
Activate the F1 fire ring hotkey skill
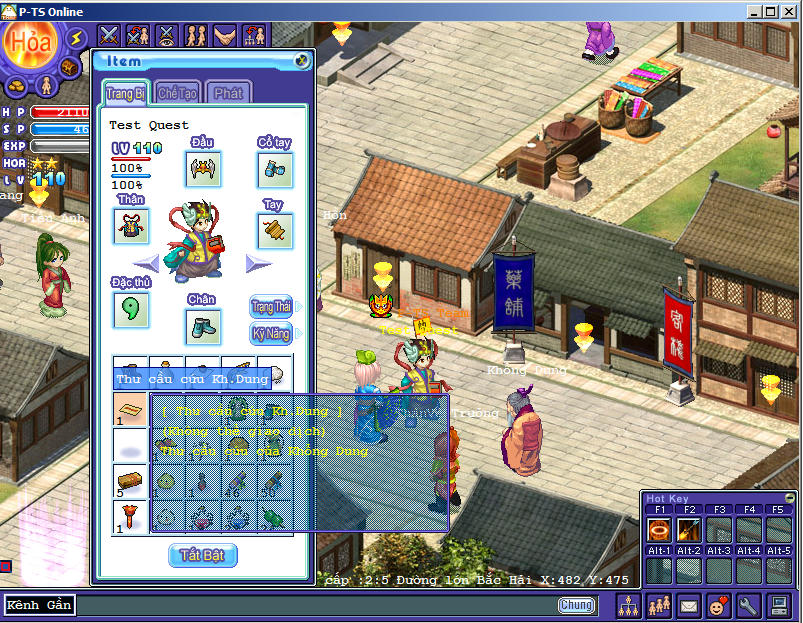tap(660, 530)
